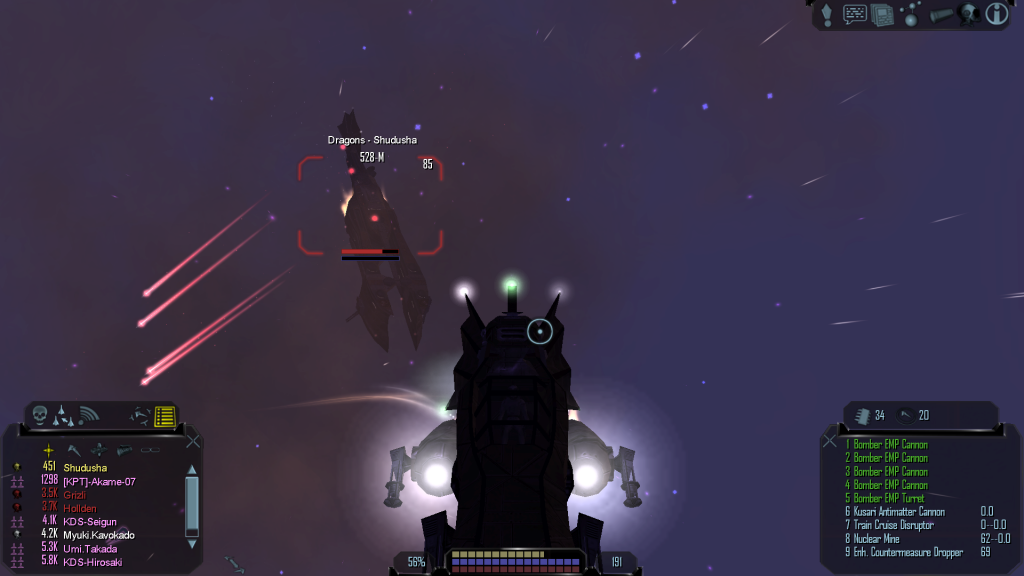Show hostile contacts with the skull icon

(40, 414)
